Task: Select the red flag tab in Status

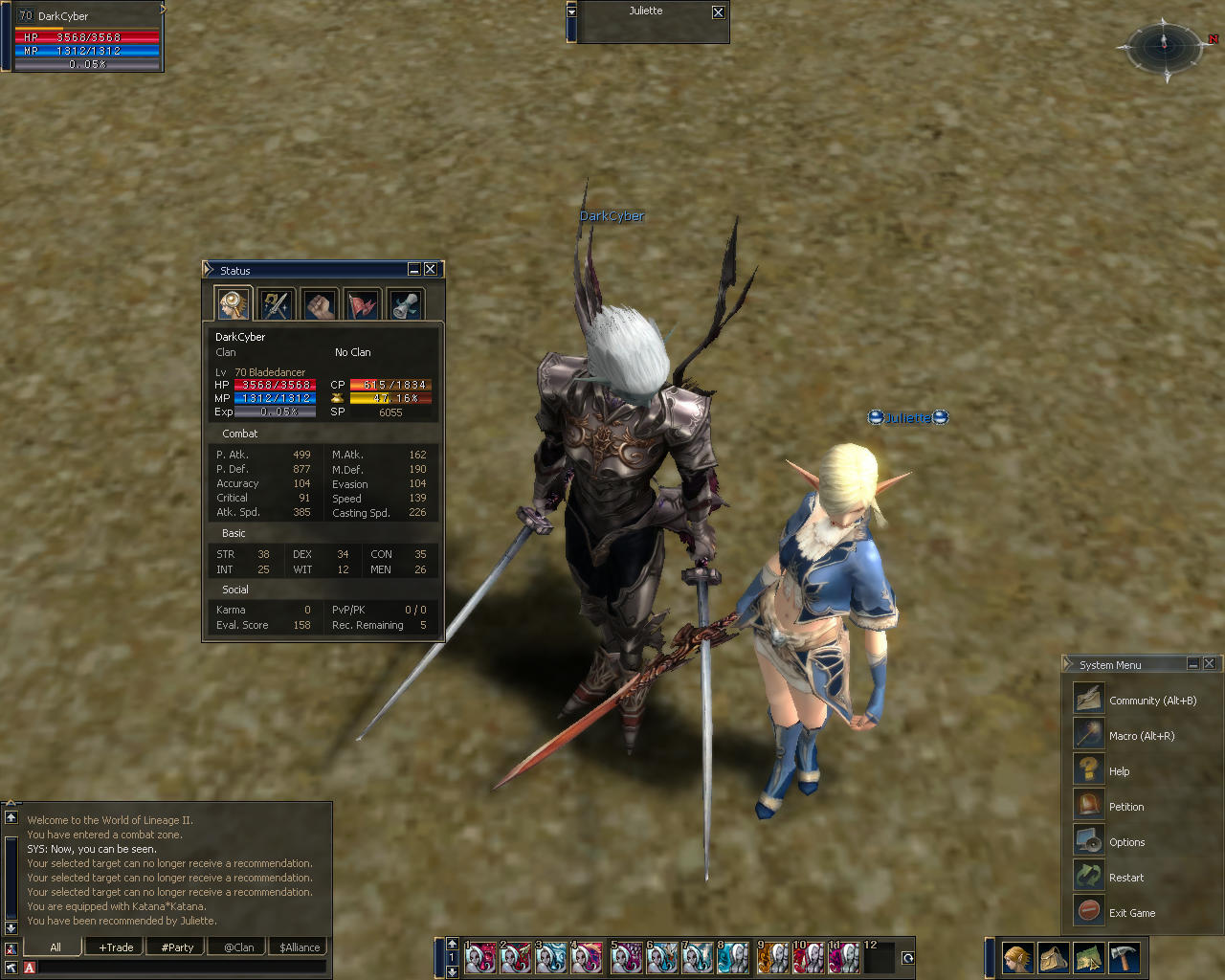Action: (363, 304)
